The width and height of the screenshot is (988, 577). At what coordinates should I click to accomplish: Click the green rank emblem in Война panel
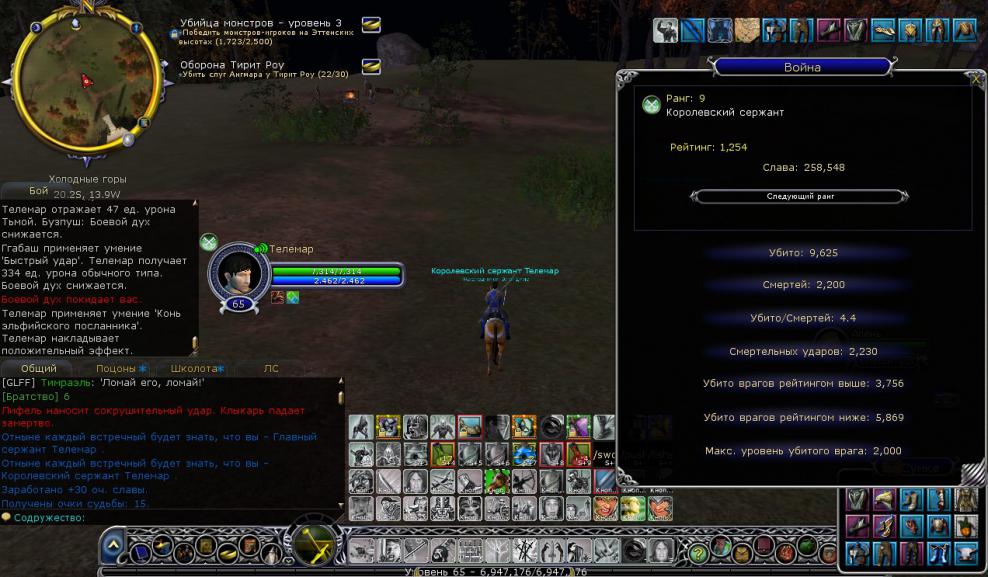(x=651, y=105)
